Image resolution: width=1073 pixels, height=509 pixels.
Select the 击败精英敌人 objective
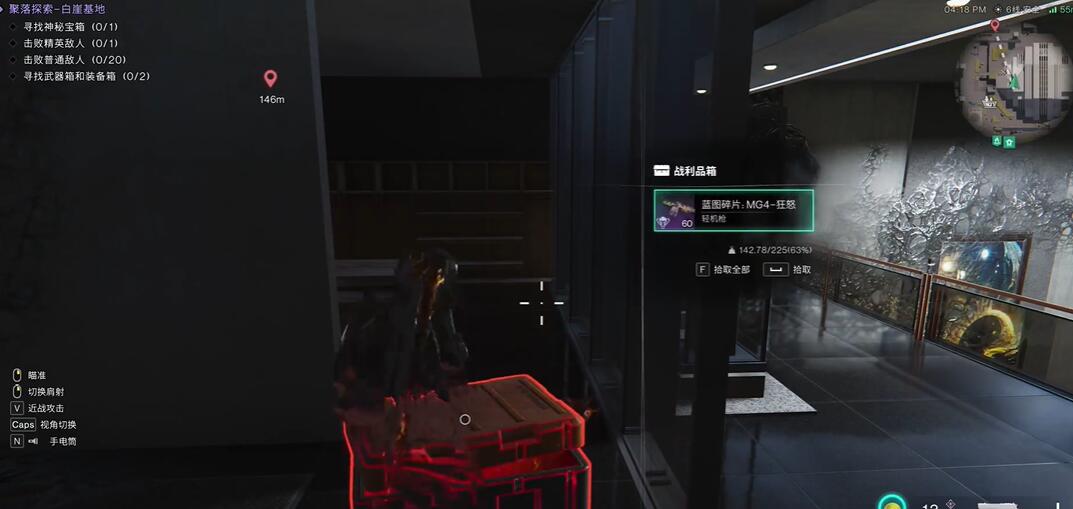70,43
